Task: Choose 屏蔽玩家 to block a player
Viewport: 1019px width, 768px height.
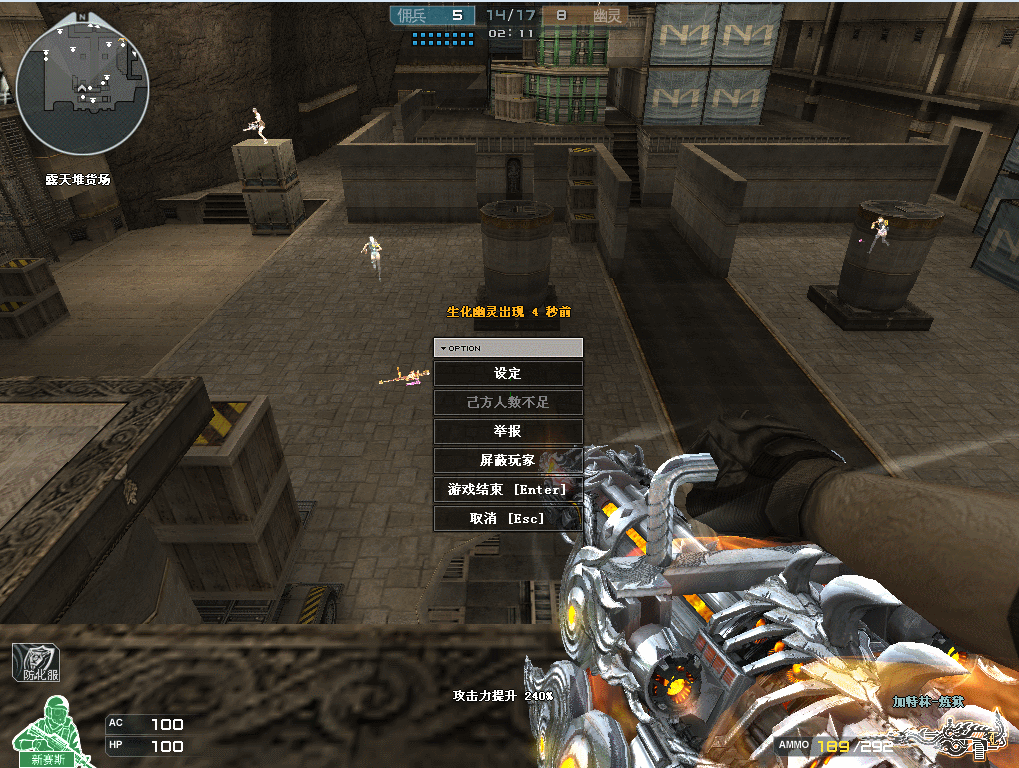Action: (508, 461)
